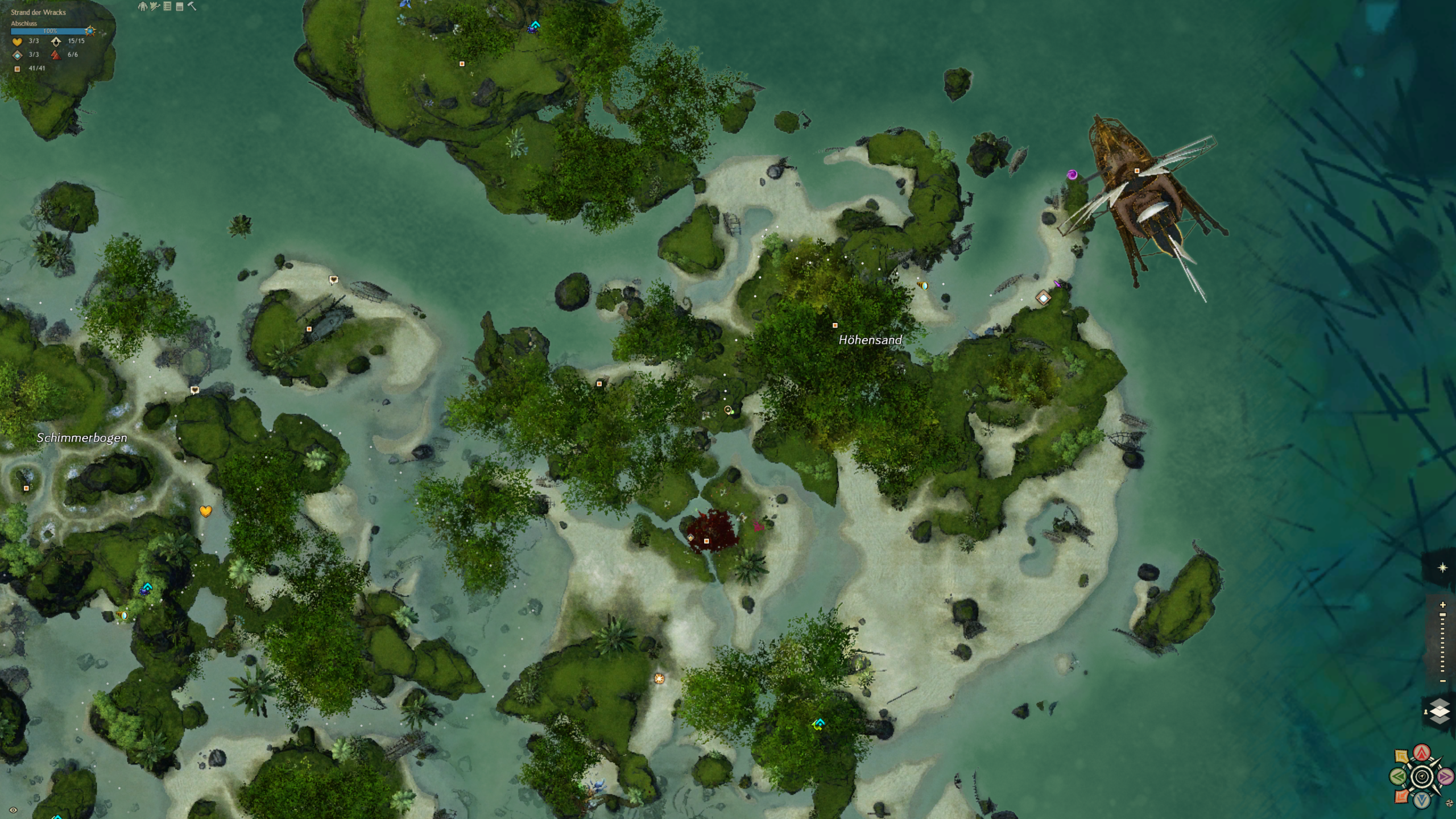
Task: Zoom in with the map plus button
Action: click(1442, 605)
